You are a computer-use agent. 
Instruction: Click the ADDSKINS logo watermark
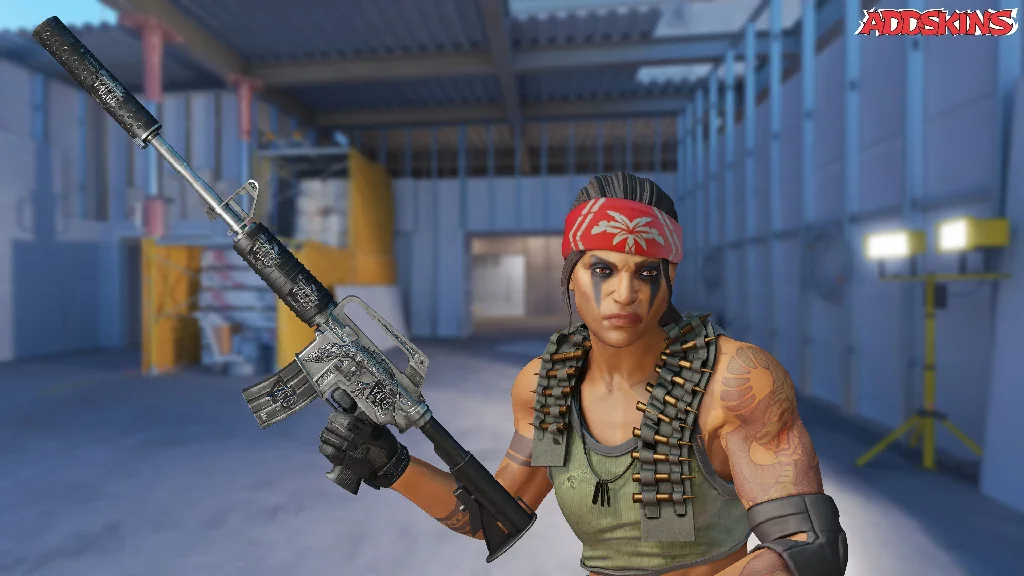tap(936, 23)
